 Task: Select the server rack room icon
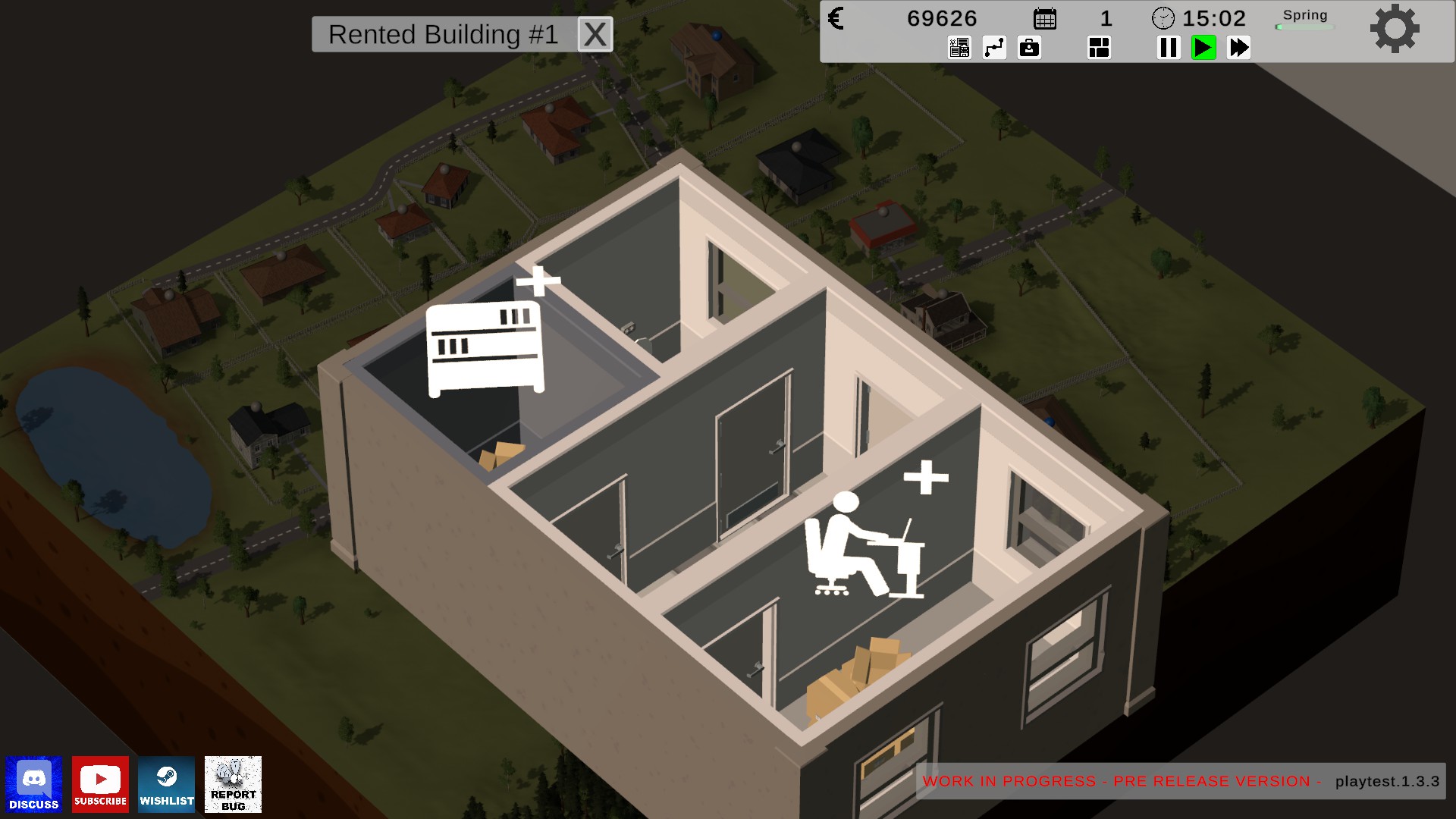click(x=485, y=349)
